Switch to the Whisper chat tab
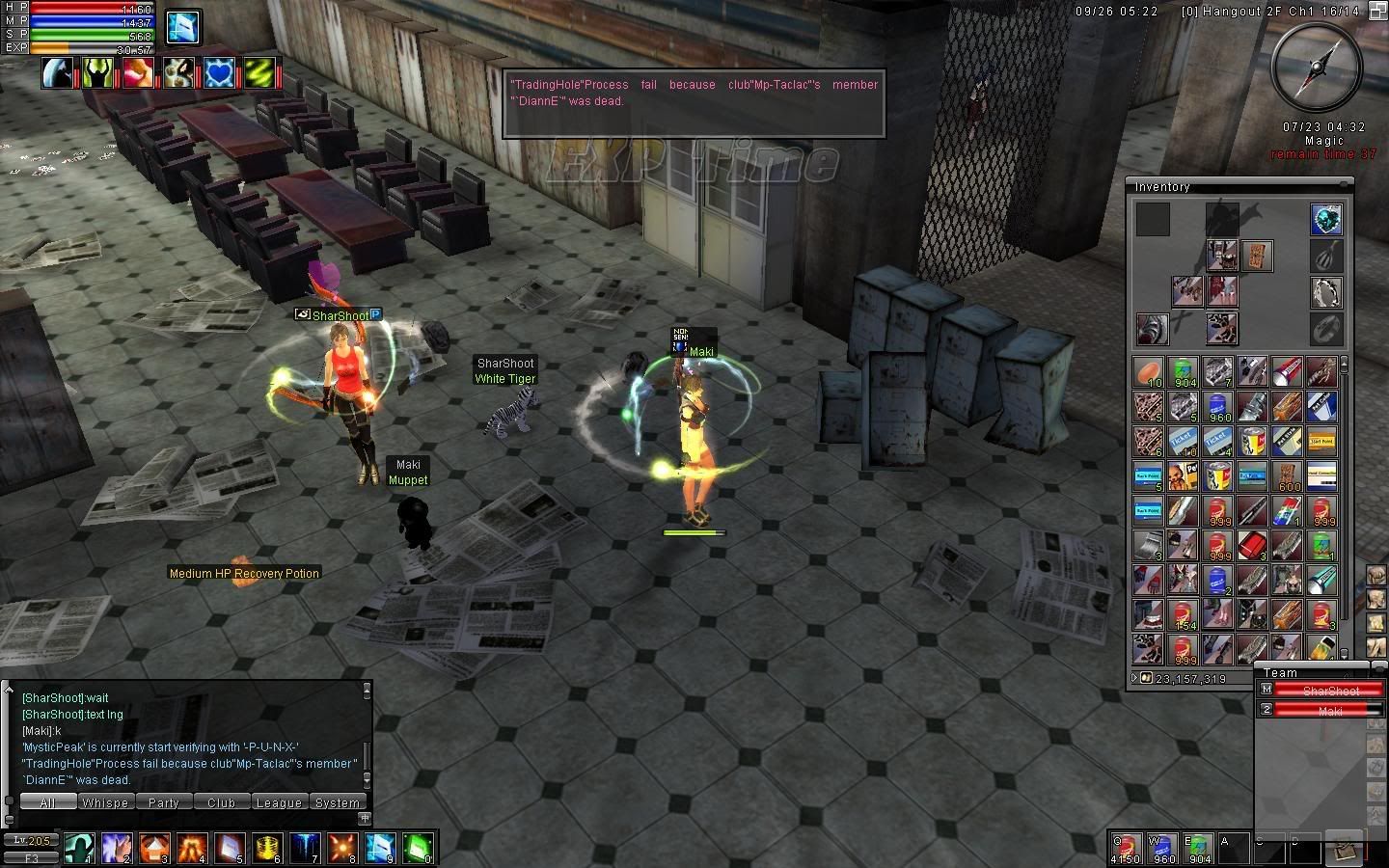Viewport: 1389px width, 868px height. tap(105, 802)
